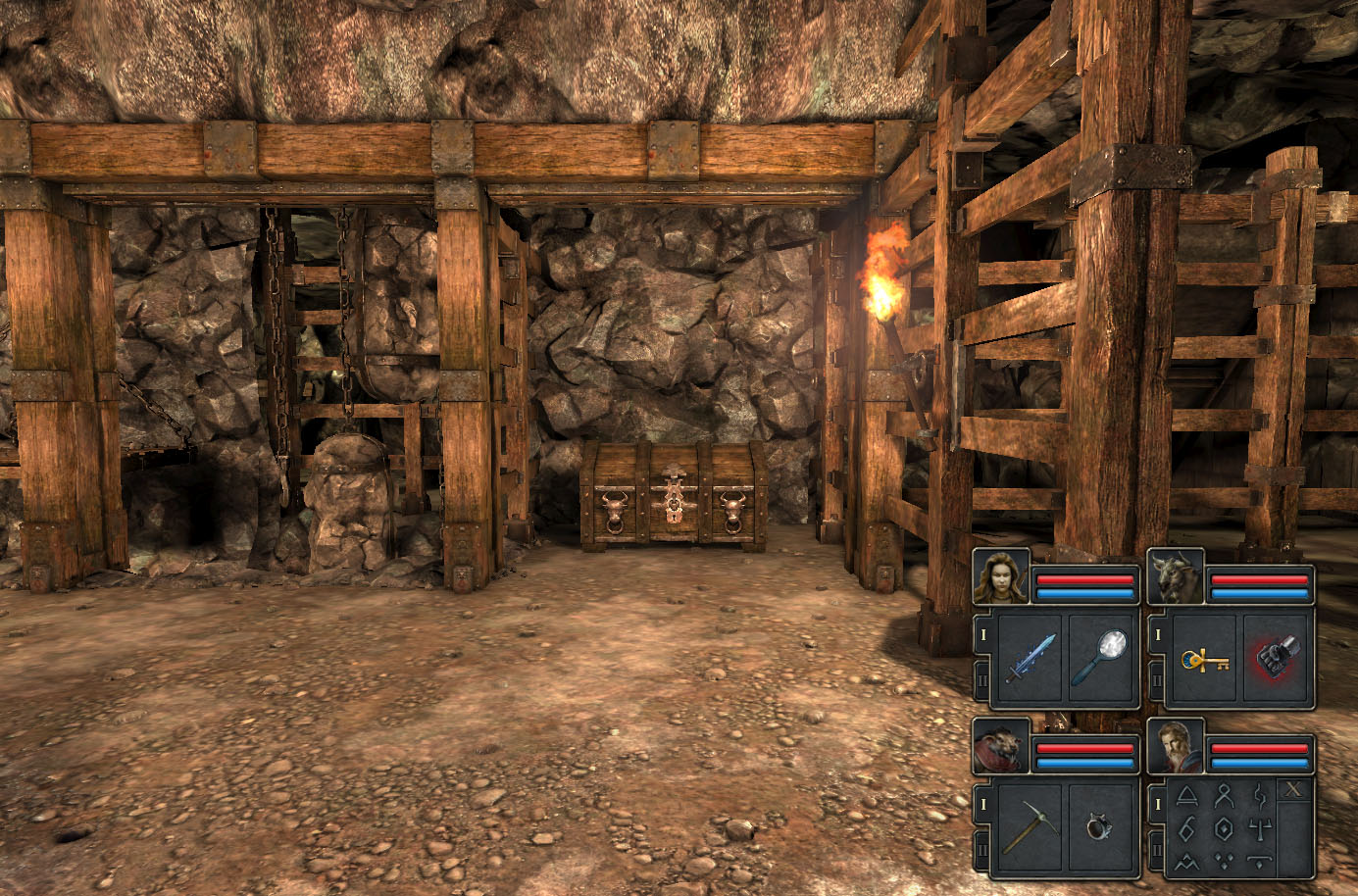
Task: Select the triangle rune
Action: pos(1187,796)
